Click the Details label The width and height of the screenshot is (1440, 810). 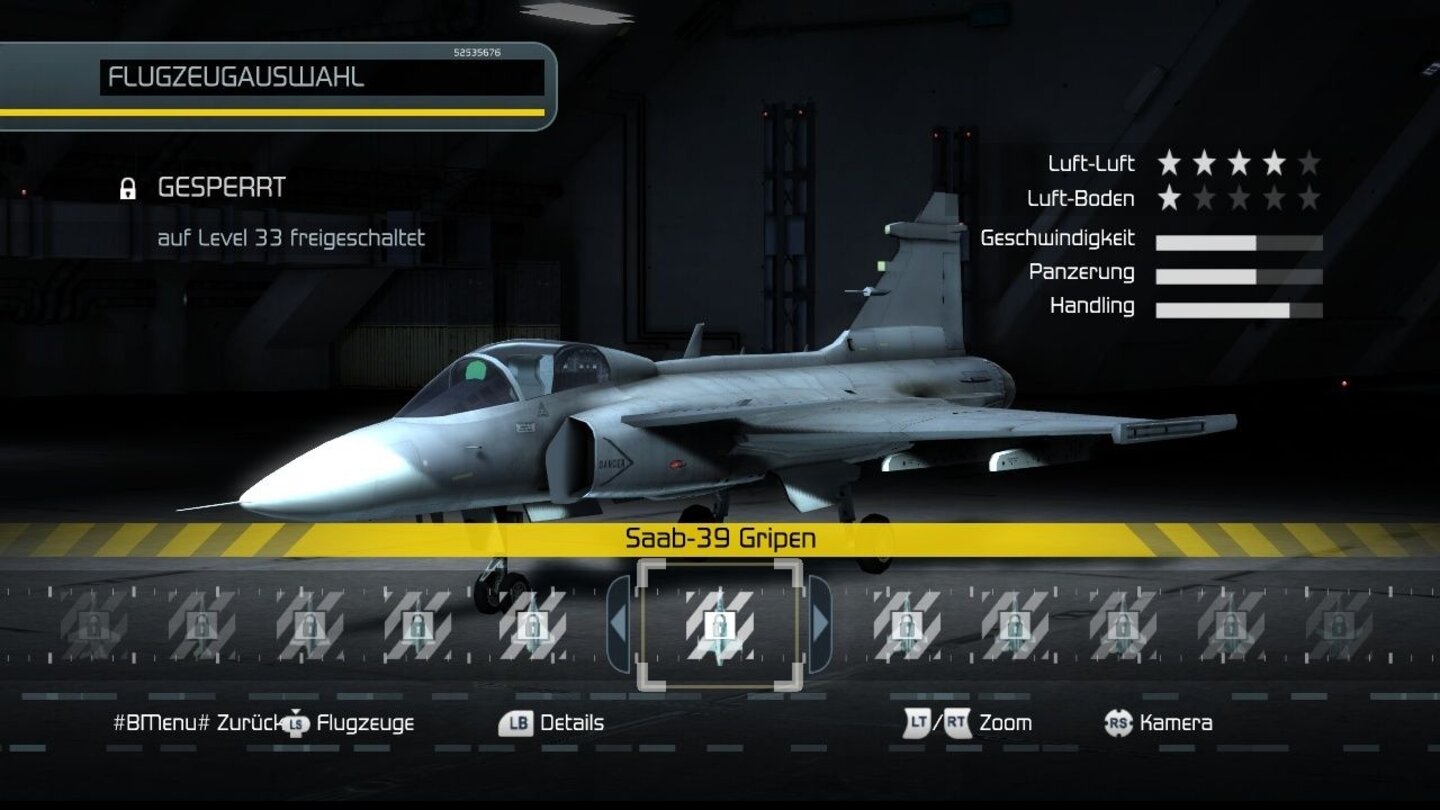(x=572, y=723)
